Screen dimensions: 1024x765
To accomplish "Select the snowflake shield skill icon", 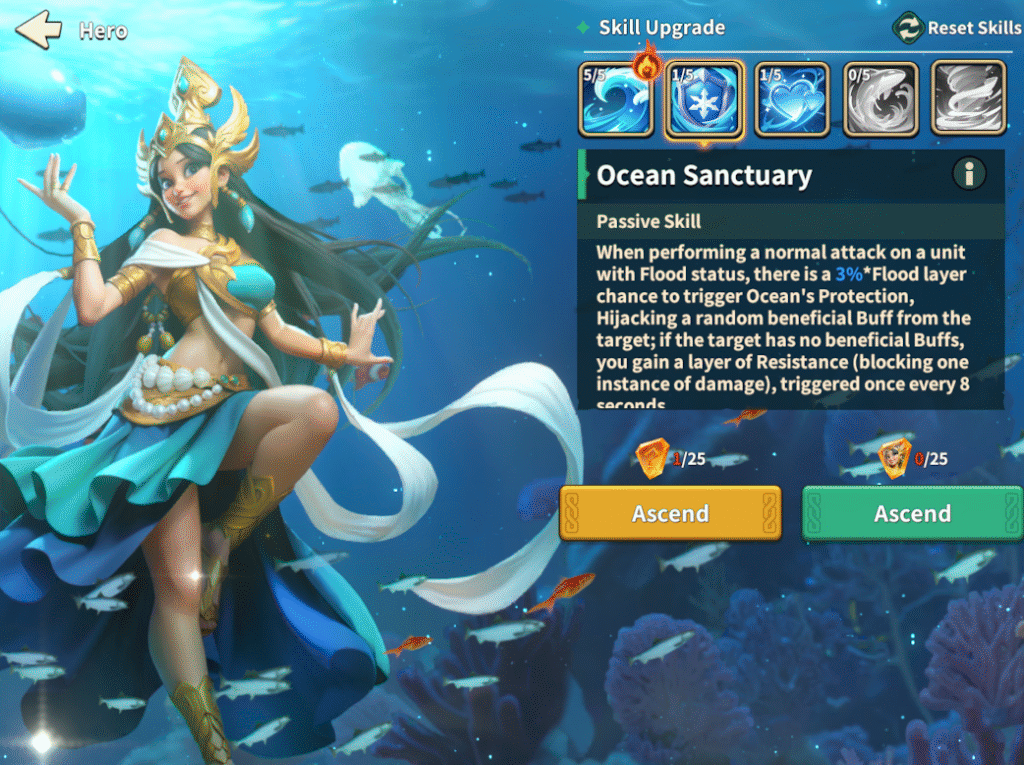I will [x=704, y=99].
